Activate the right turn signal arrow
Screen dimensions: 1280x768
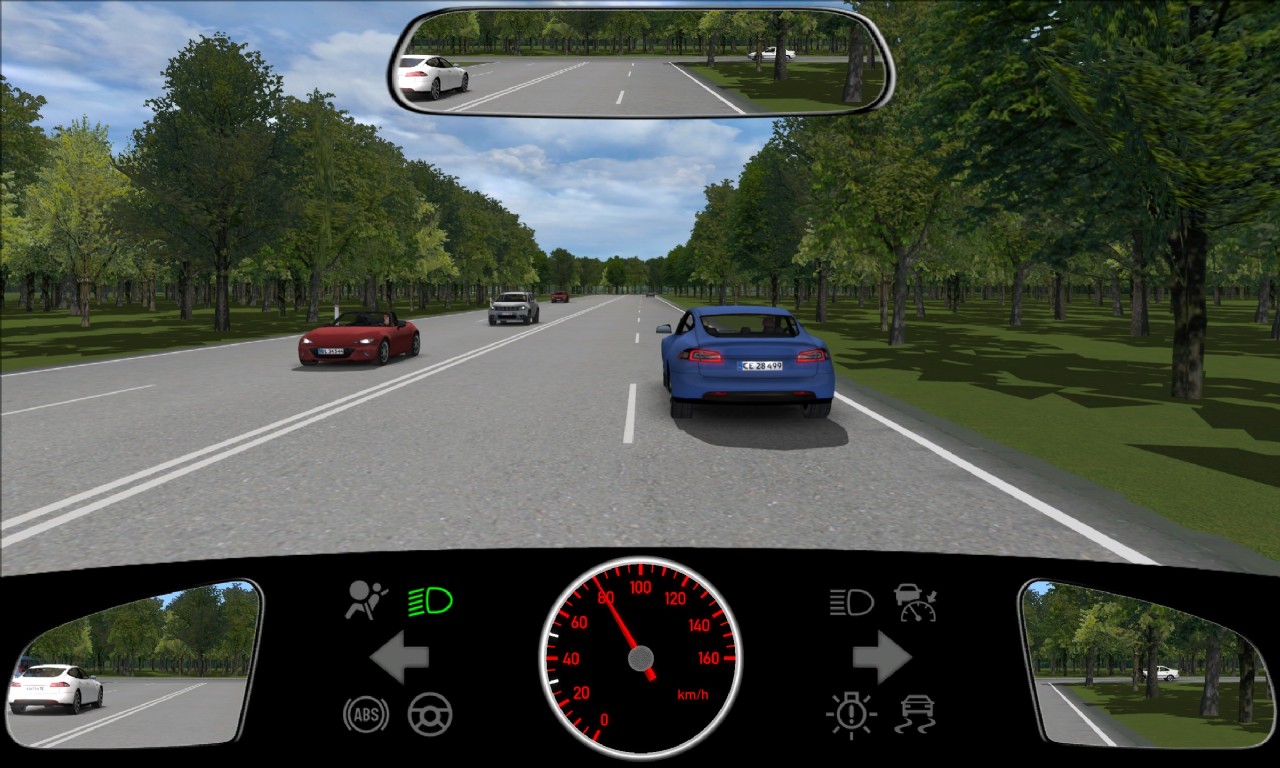[x=881, y=657]
